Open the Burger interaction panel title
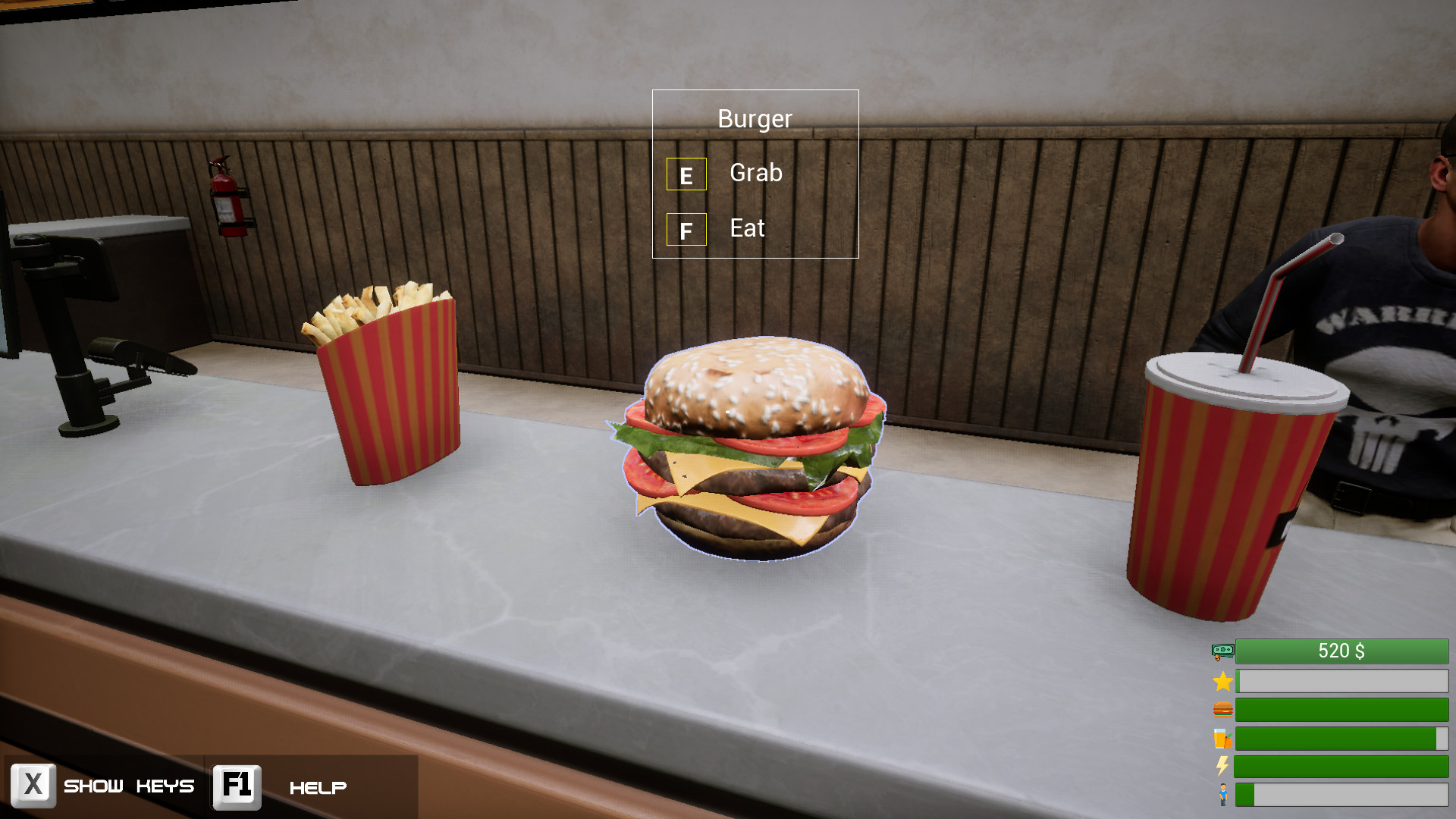Image resolution: width=1456 pixels, height=819 pixels. coord(755,118)
